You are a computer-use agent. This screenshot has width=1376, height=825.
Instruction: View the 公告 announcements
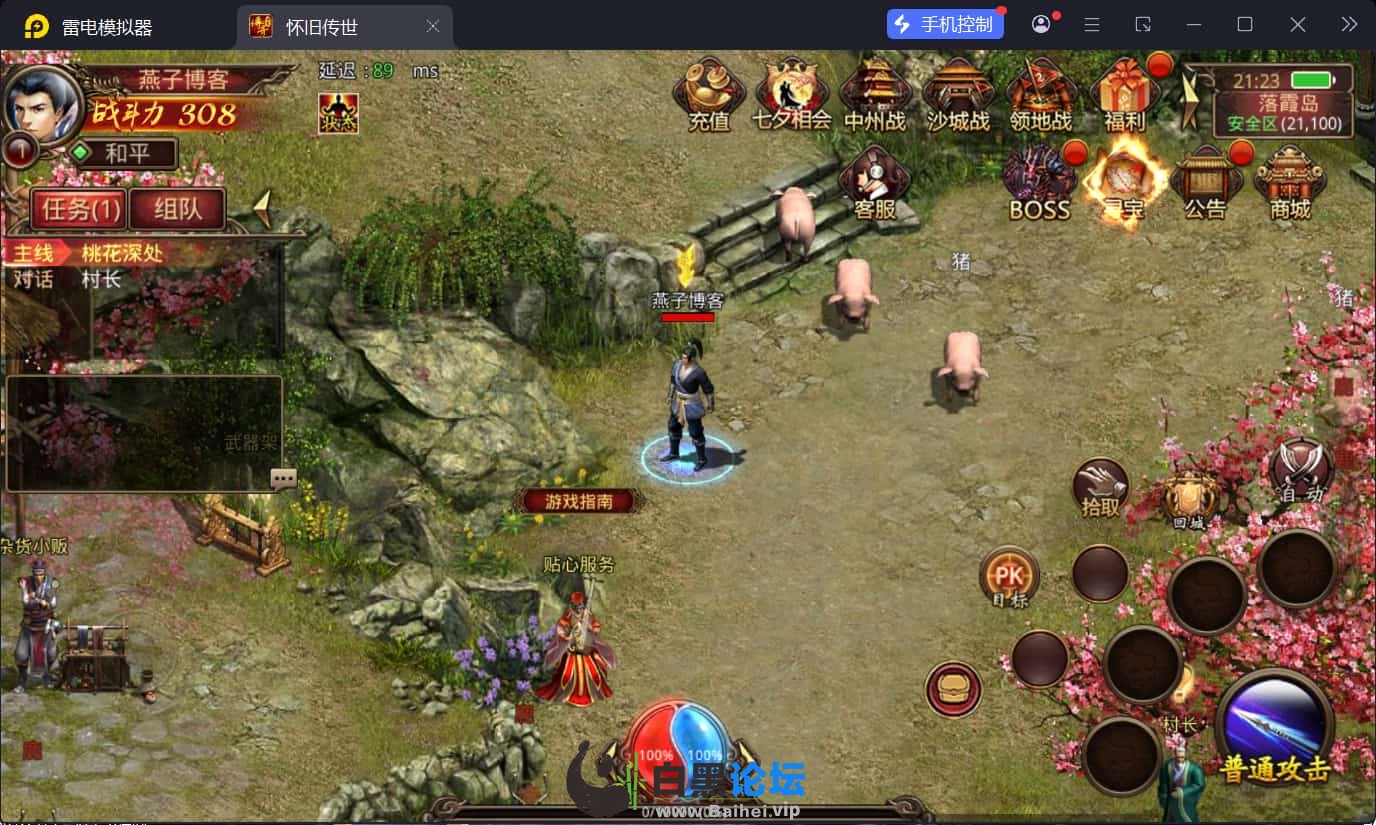coord(1205,183)
